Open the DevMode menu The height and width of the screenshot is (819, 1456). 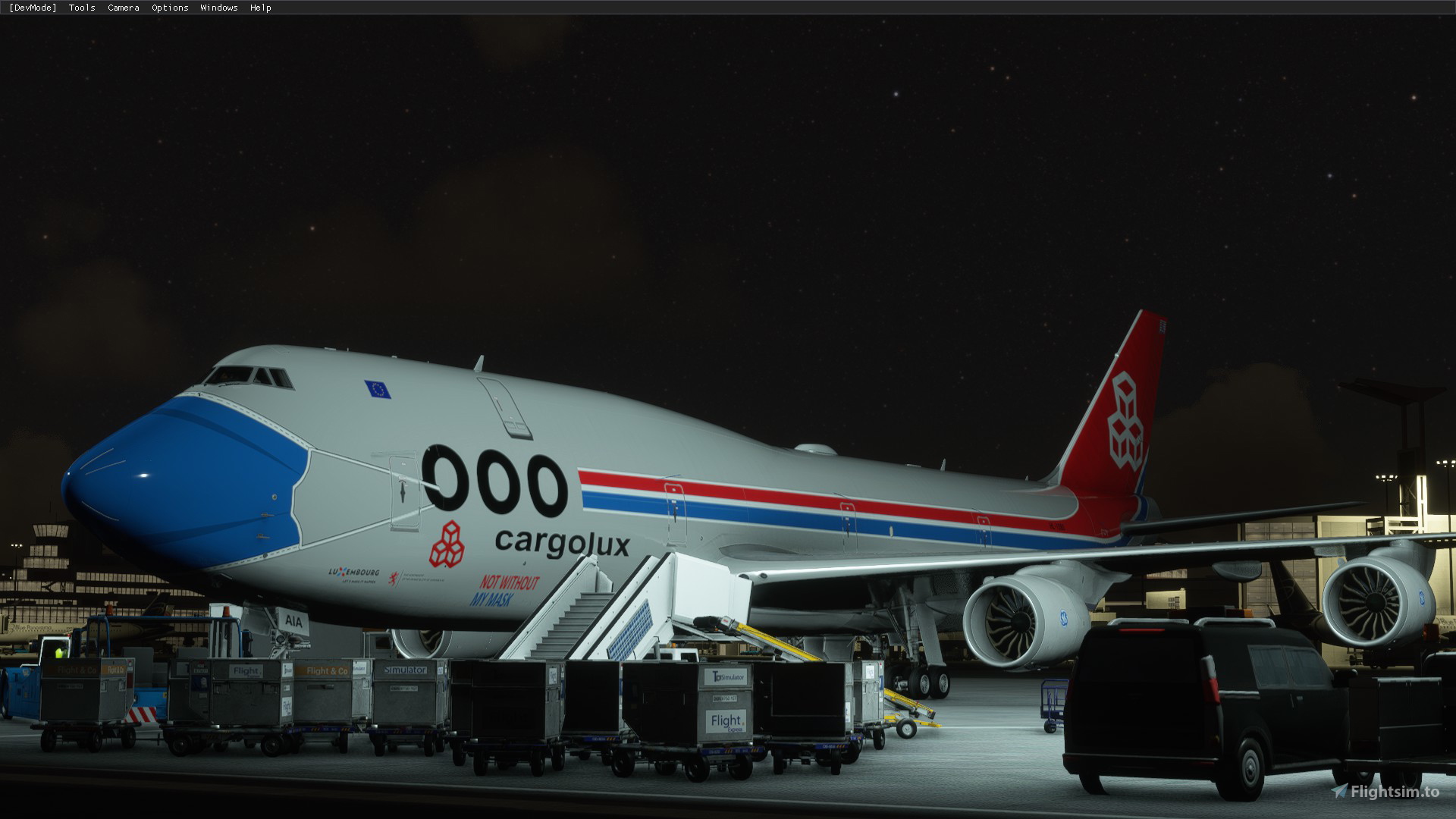click(33, 8)
